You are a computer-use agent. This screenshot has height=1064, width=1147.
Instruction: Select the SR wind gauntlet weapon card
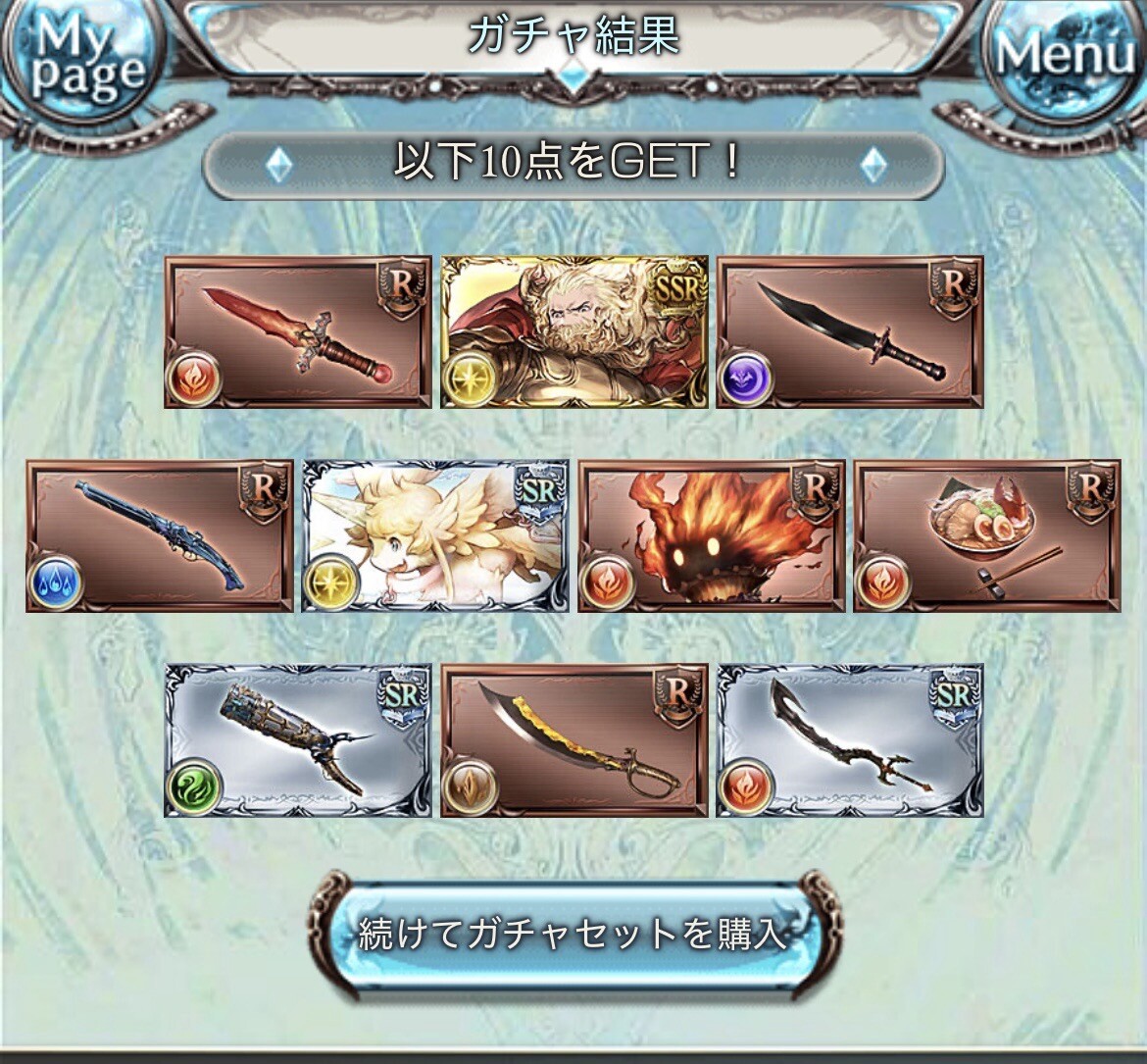[x=298, y=740]
